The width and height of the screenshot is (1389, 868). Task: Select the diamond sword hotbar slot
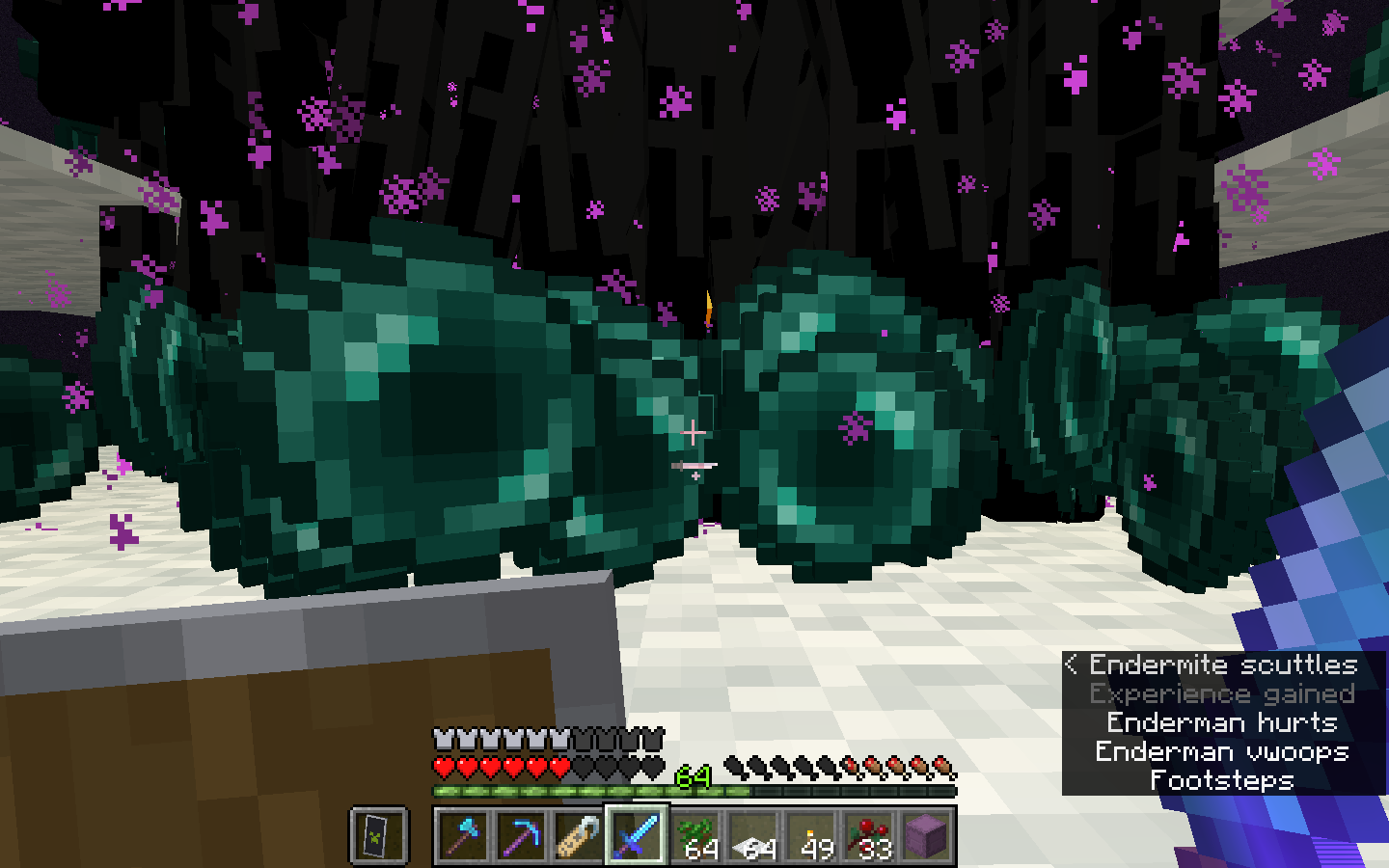click(637, 835)
